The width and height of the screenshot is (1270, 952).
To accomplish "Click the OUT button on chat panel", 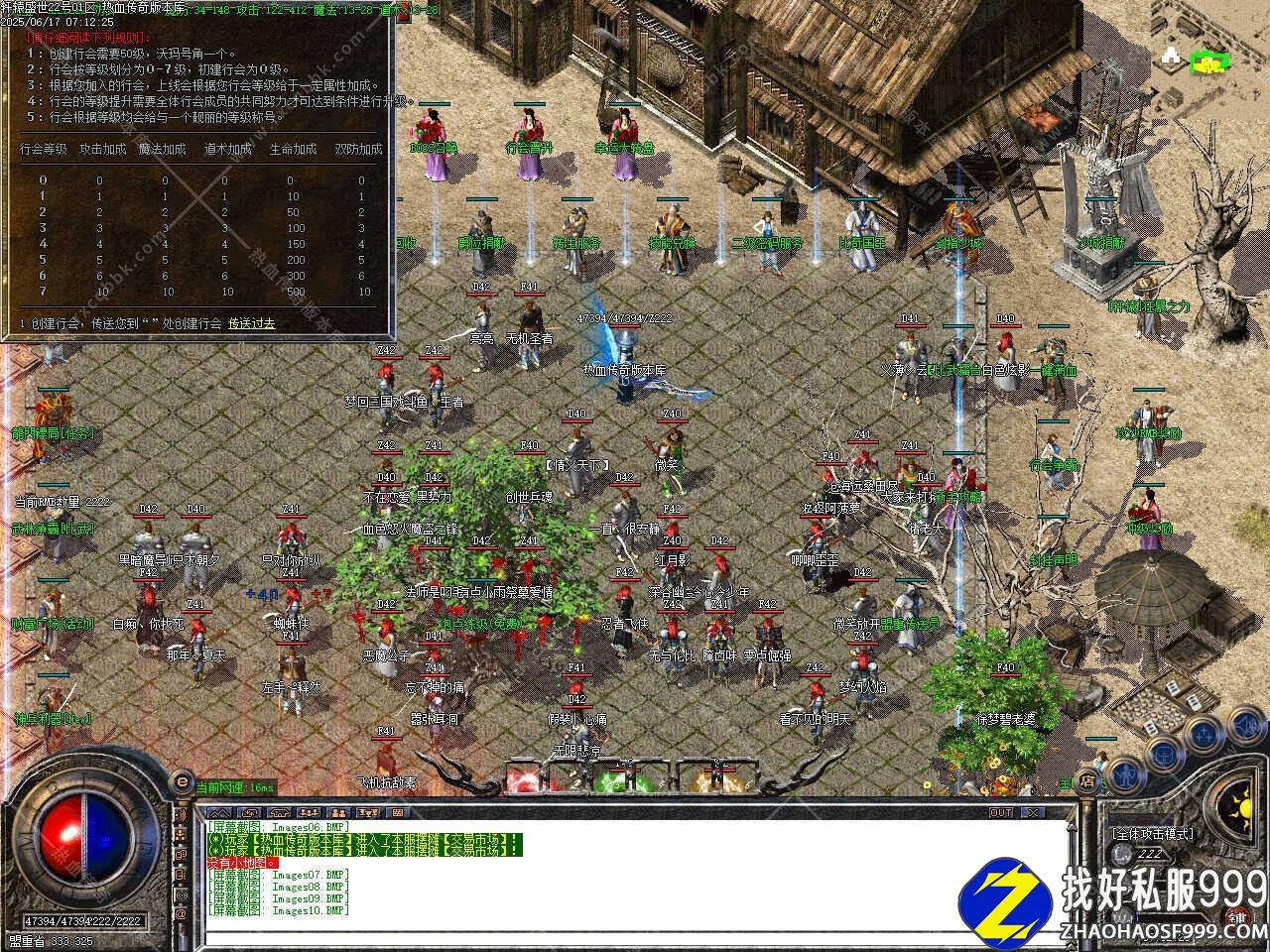I will 1000,813.
